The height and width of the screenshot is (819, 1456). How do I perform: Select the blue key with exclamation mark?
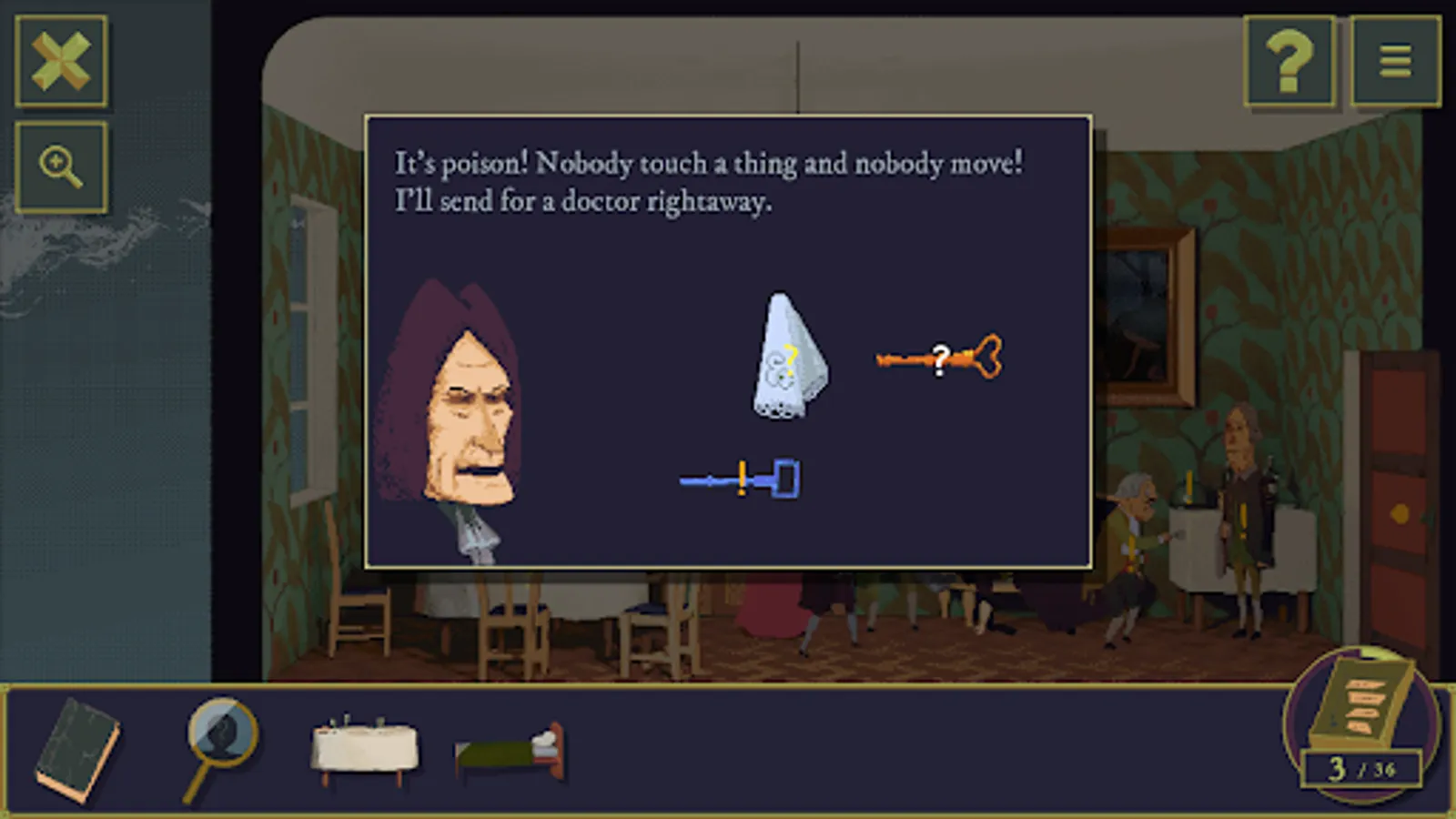click(740, 477)
